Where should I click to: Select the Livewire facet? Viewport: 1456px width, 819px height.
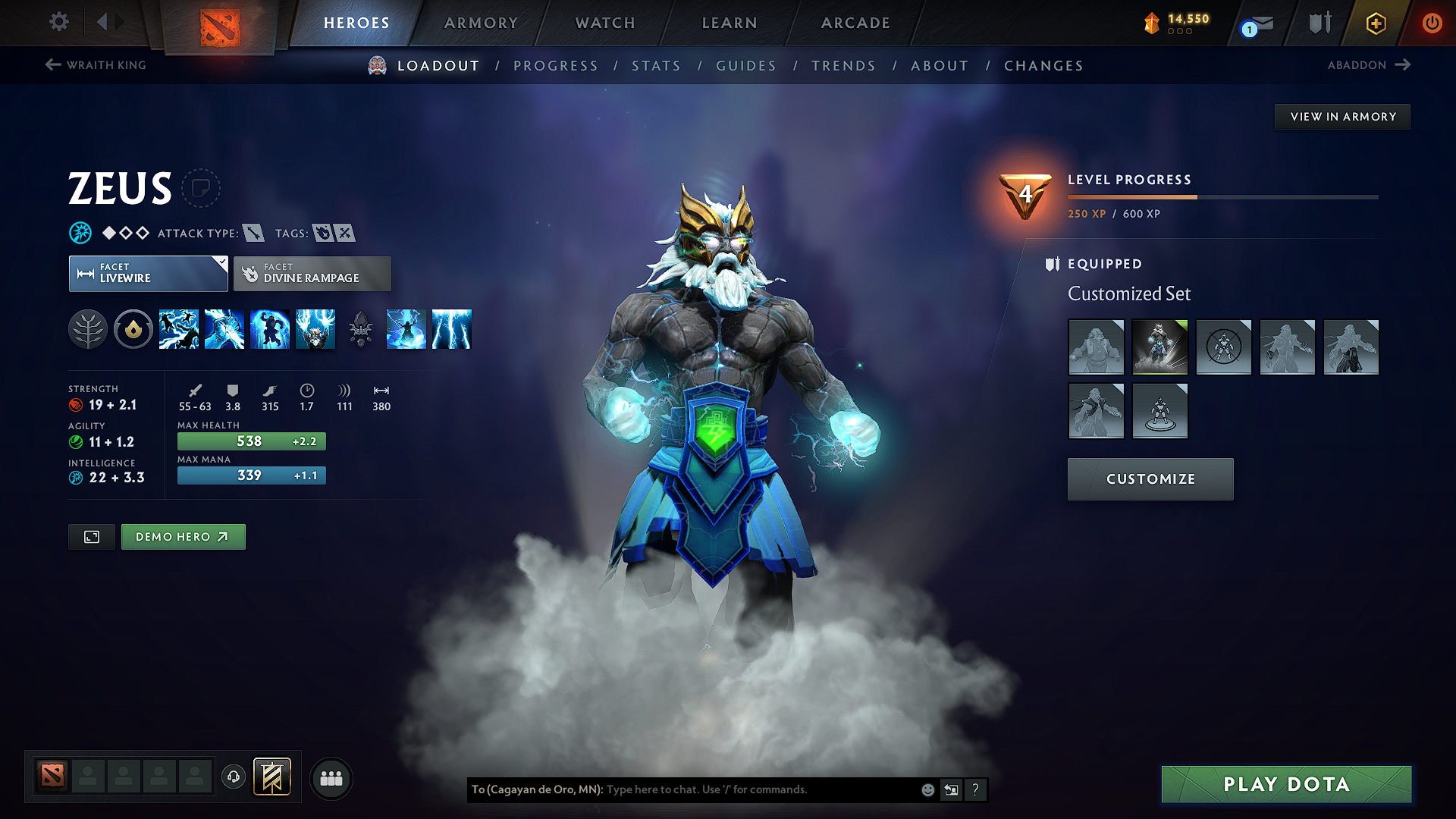[148, 273]
